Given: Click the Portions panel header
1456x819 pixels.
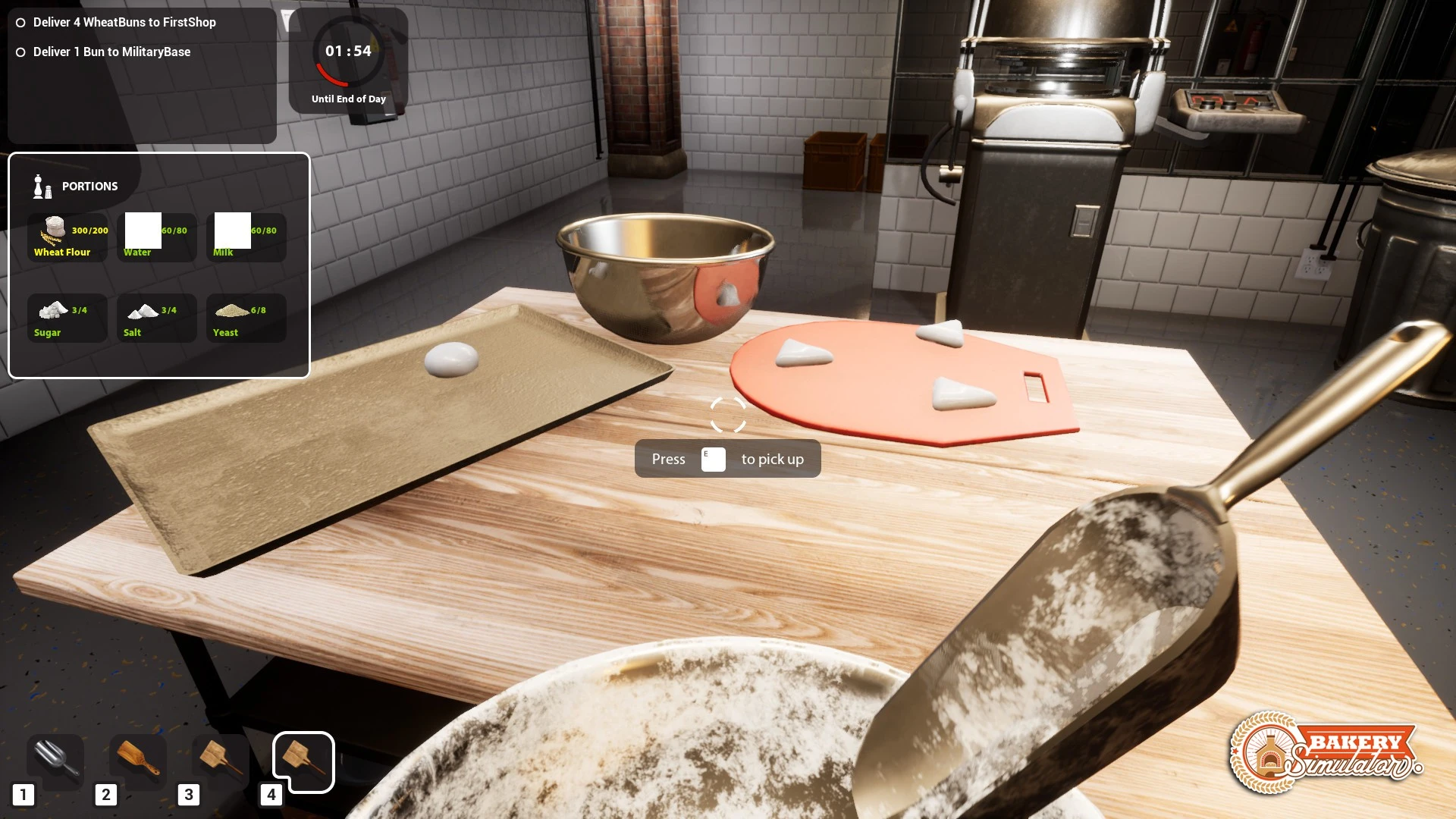Looking at the screenshot, I should pyautogui.click(x=89, y=187).
